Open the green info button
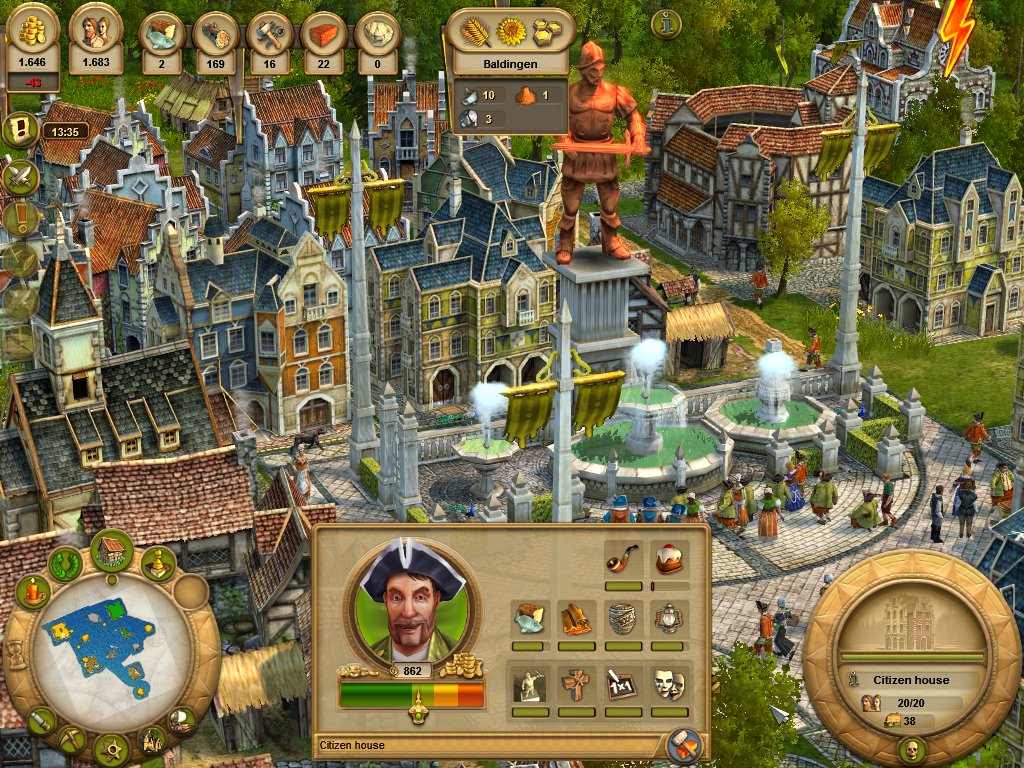Viewport: 1024px width, 768px height. point(665,24)
